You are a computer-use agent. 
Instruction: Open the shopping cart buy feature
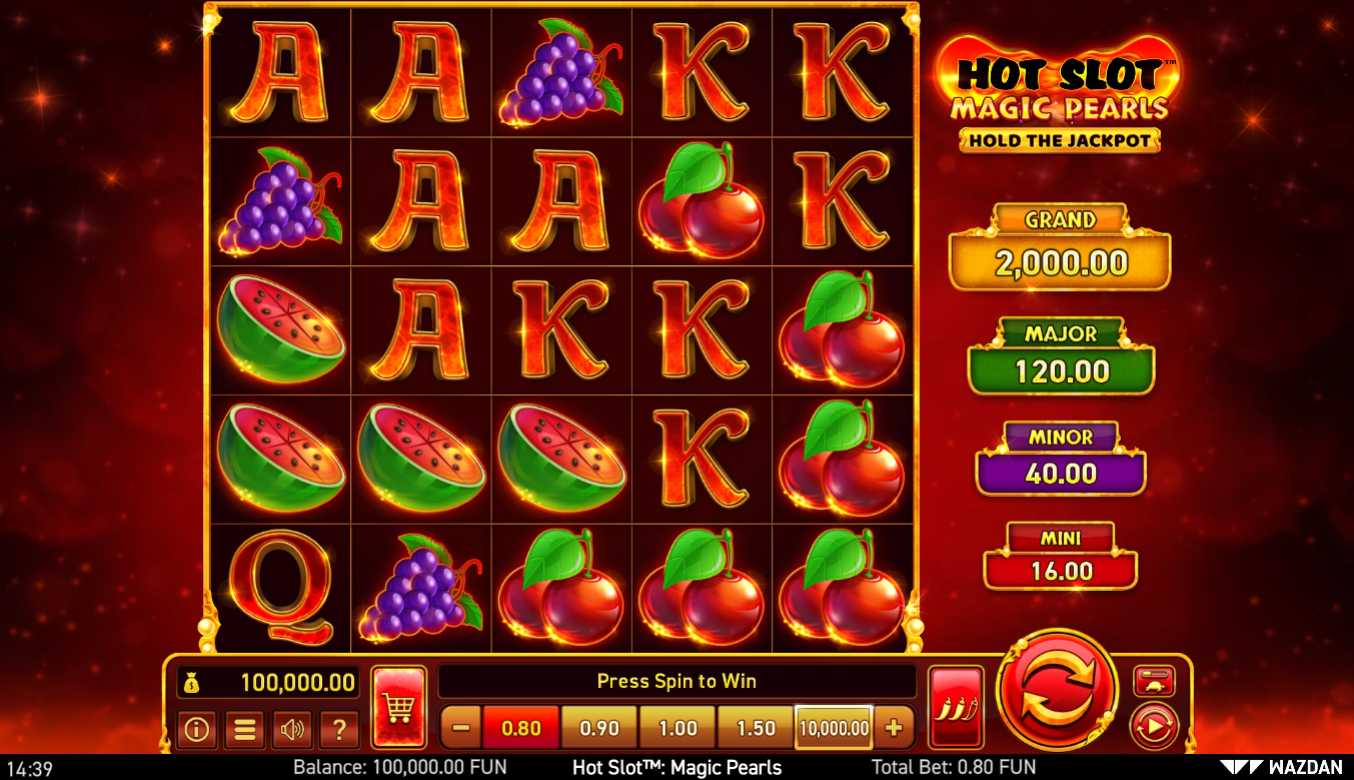[x=399, y=707]
